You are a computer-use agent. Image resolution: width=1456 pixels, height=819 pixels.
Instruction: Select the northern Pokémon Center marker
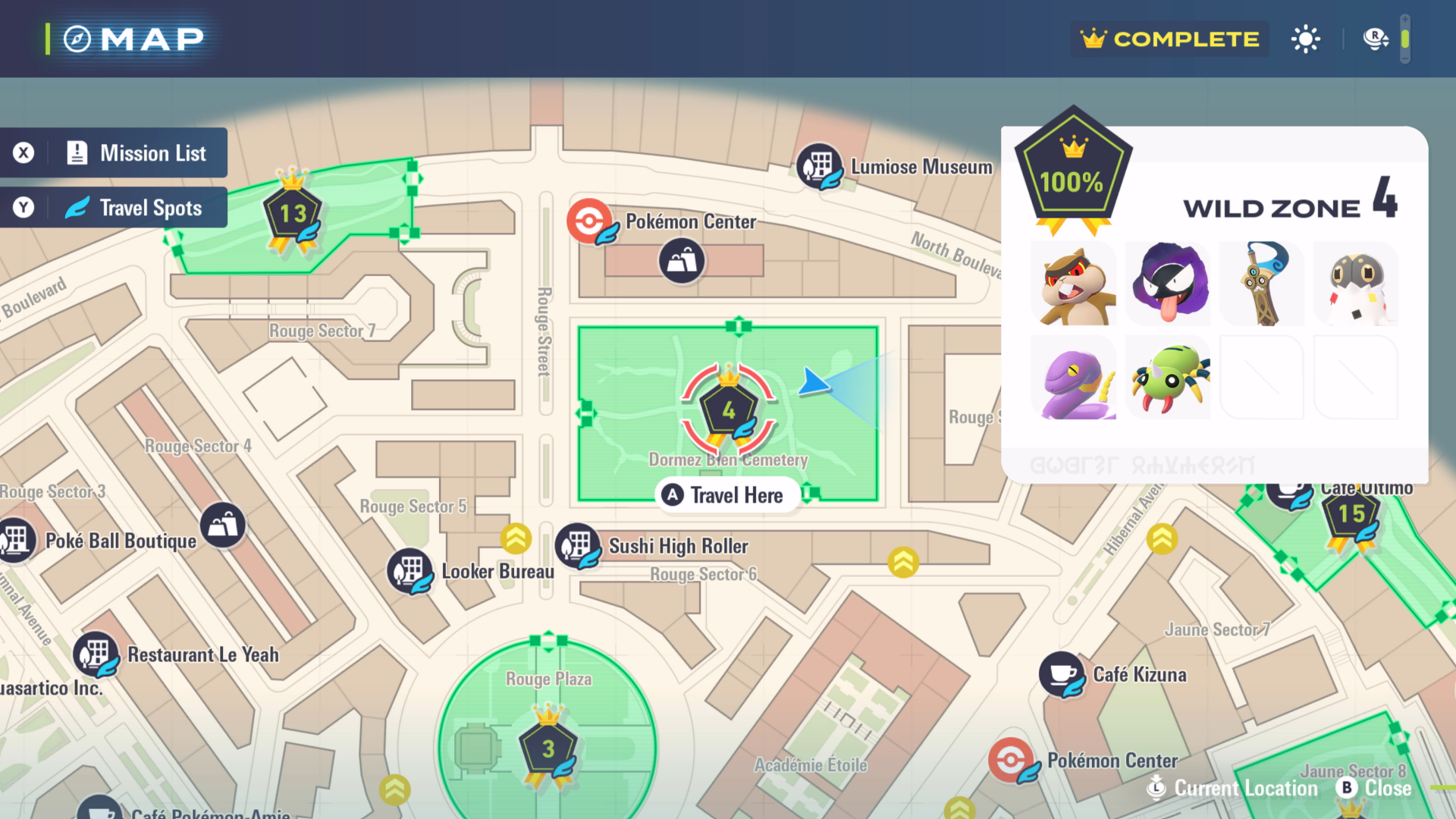click(589, 221)
